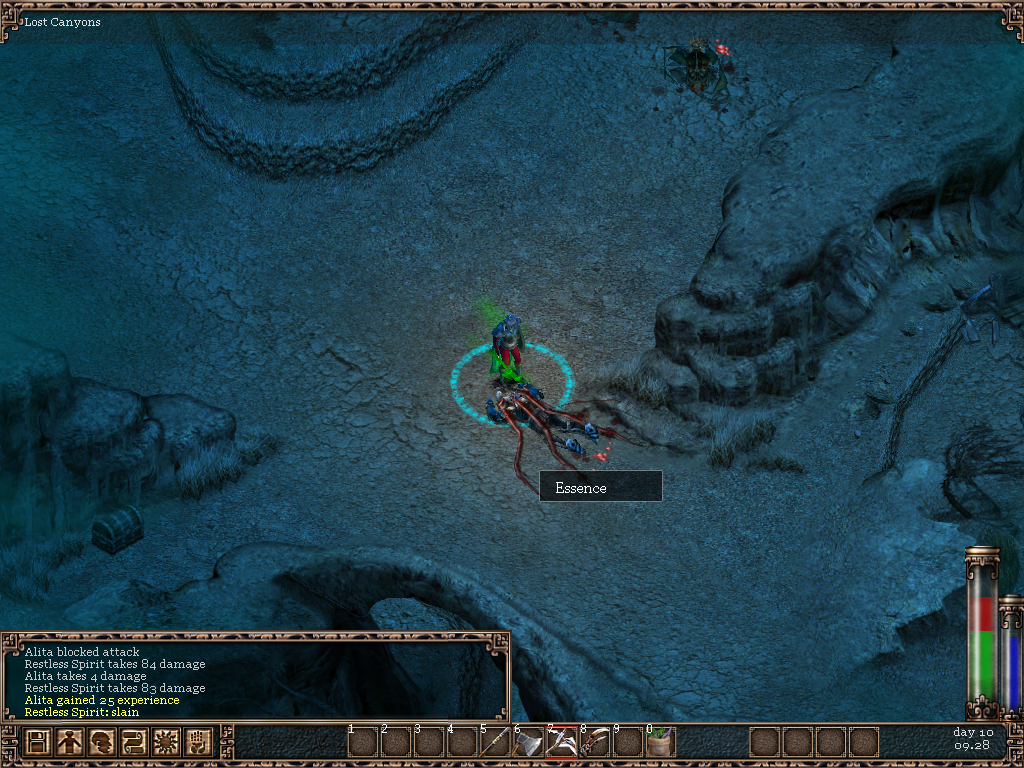Use the herb pouch in slot 0
This screenshot has height=768, width=1024.
click(660, 743)
